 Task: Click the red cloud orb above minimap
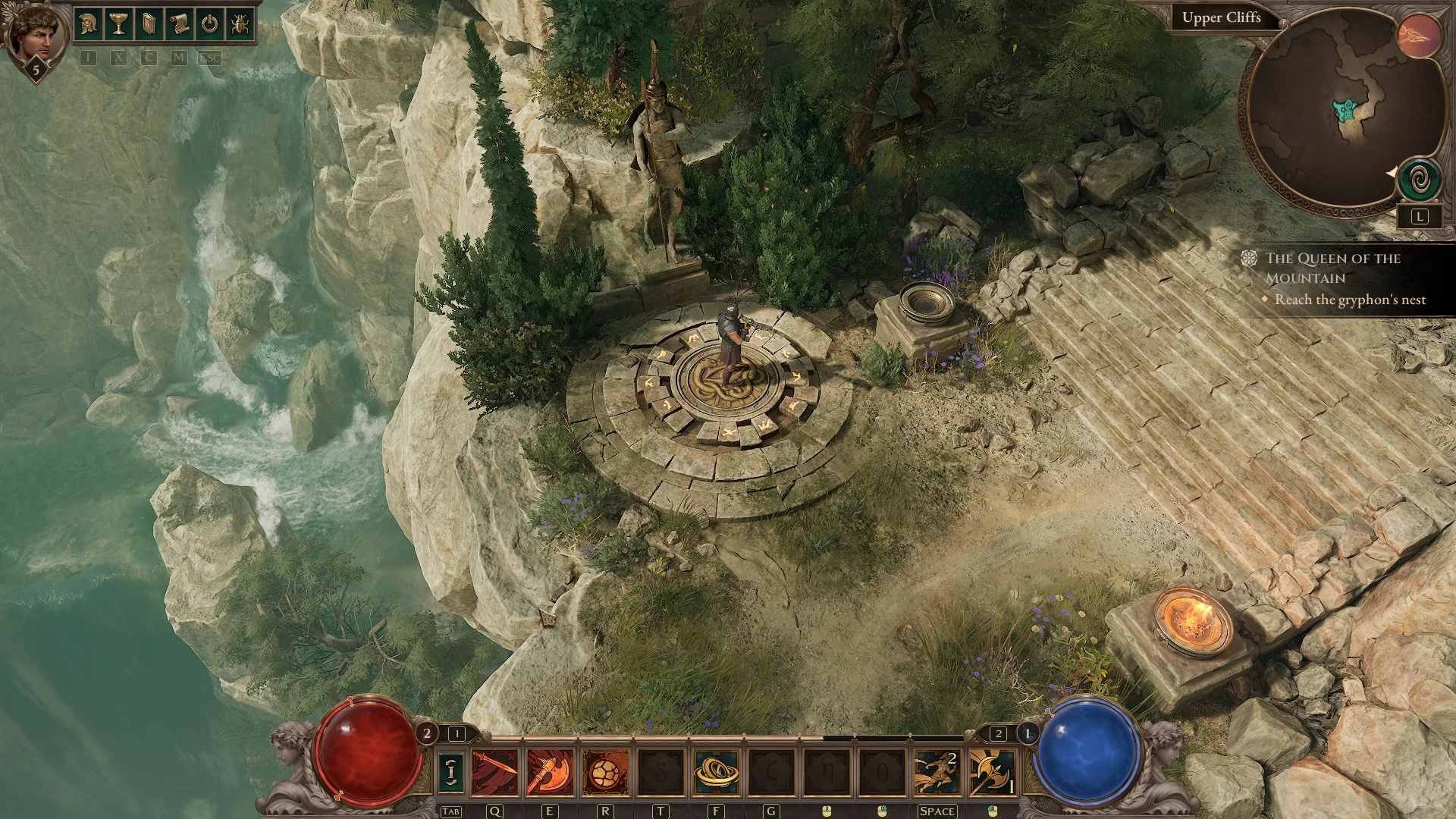[1420, 34]
